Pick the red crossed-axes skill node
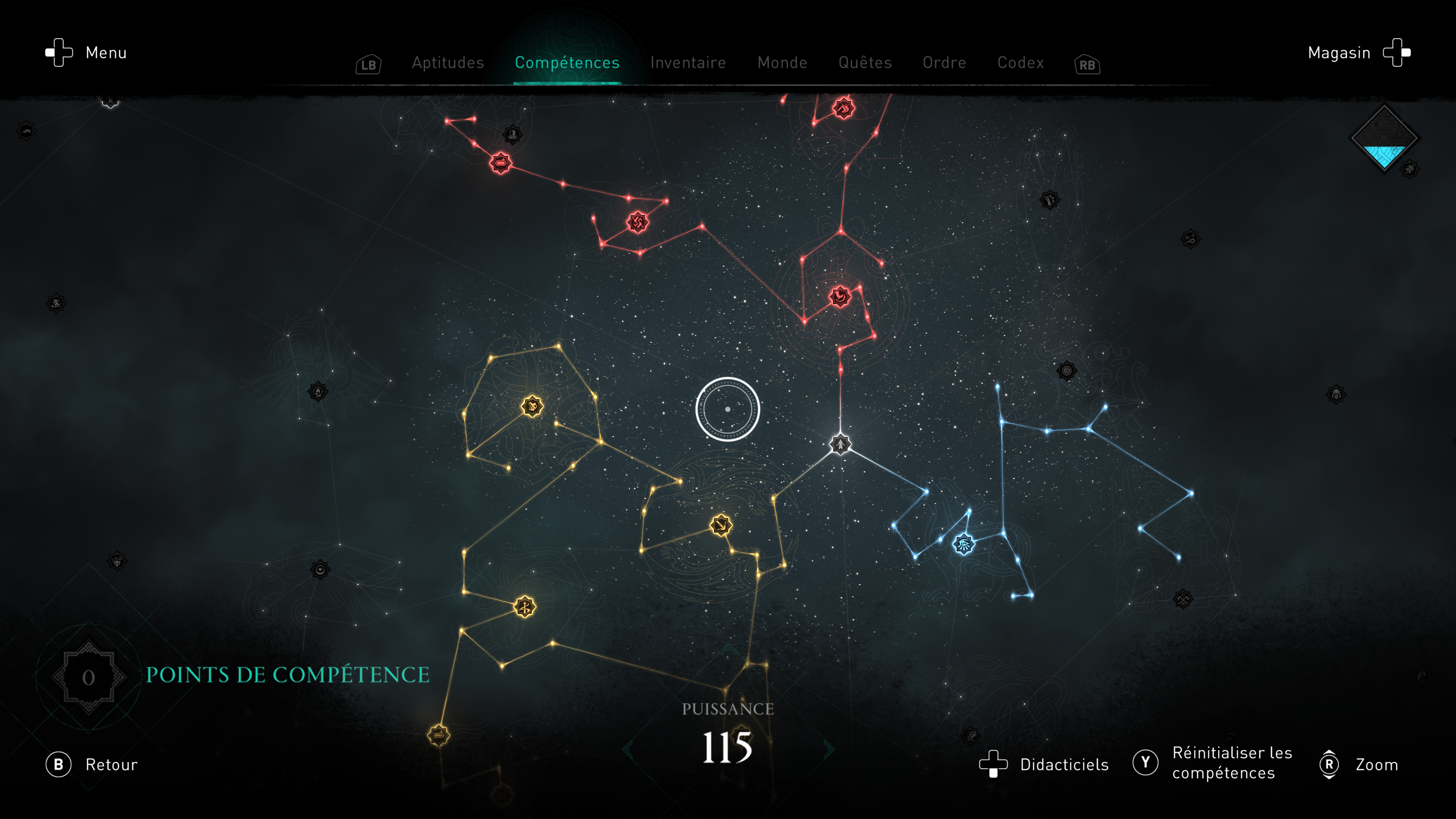This screenshot has width=1456, height=819. point(637,222)
